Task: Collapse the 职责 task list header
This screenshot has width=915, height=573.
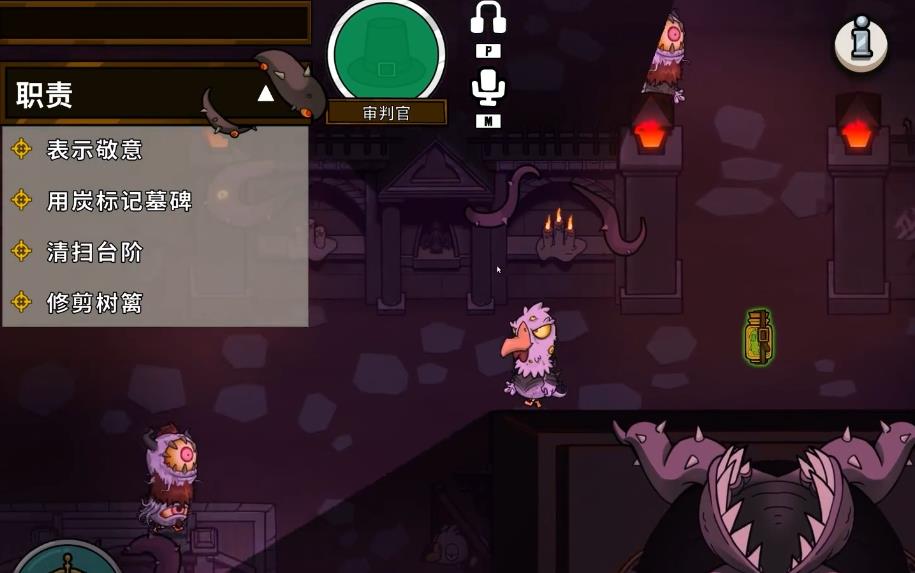Action: pos(265,94)
